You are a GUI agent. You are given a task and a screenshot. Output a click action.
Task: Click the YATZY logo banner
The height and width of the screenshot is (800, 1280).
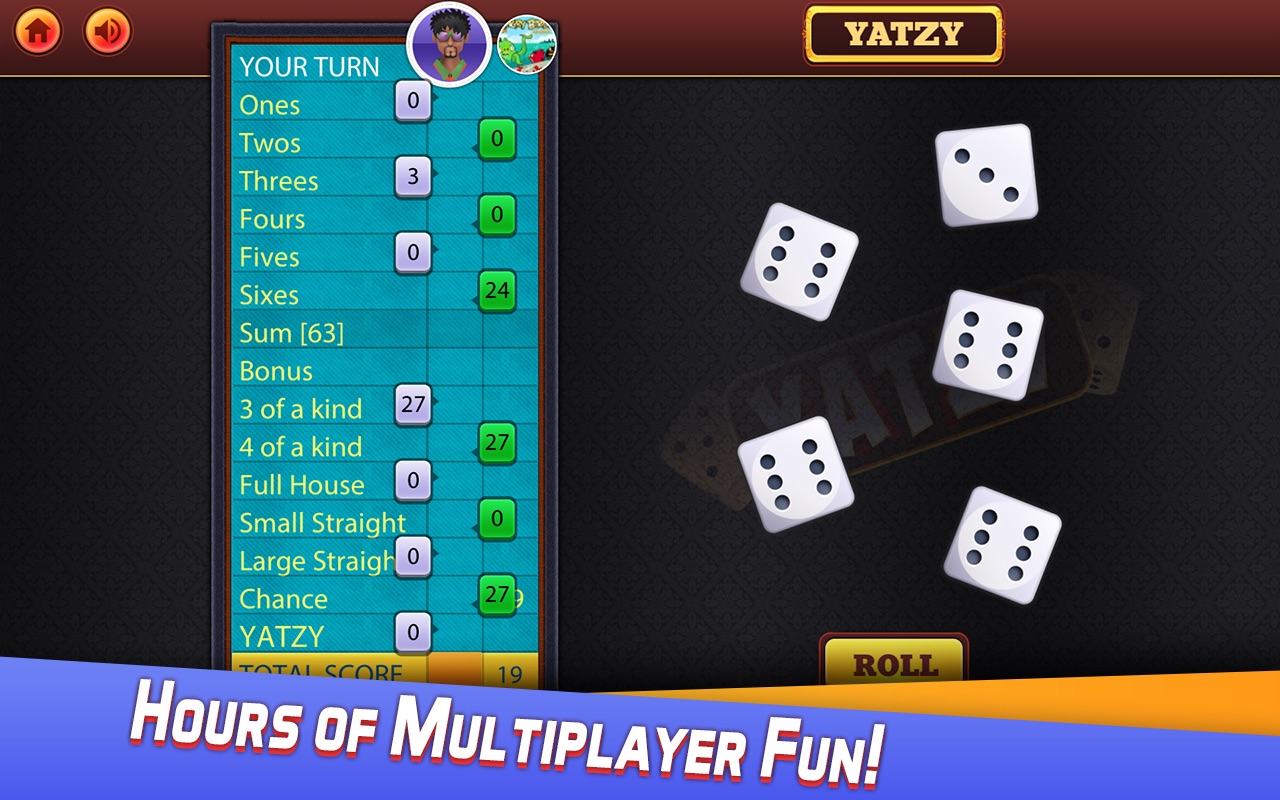point(903,31)
